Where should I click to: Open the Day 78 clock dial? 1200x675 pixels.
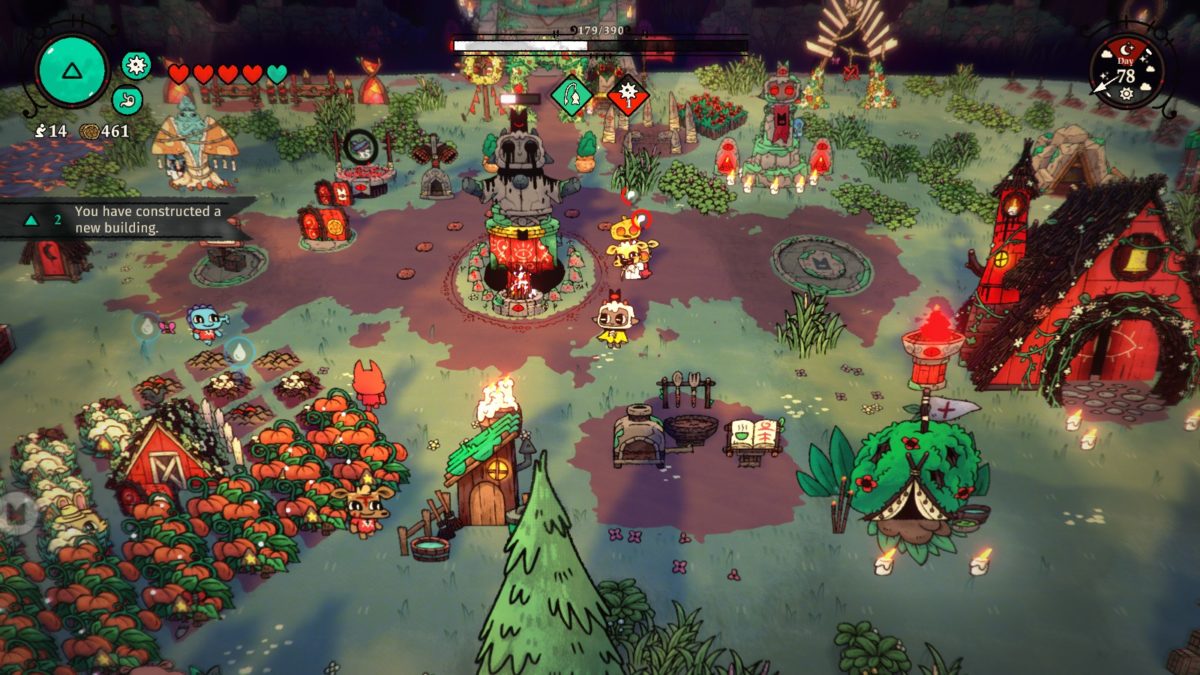click(1126, 72)
